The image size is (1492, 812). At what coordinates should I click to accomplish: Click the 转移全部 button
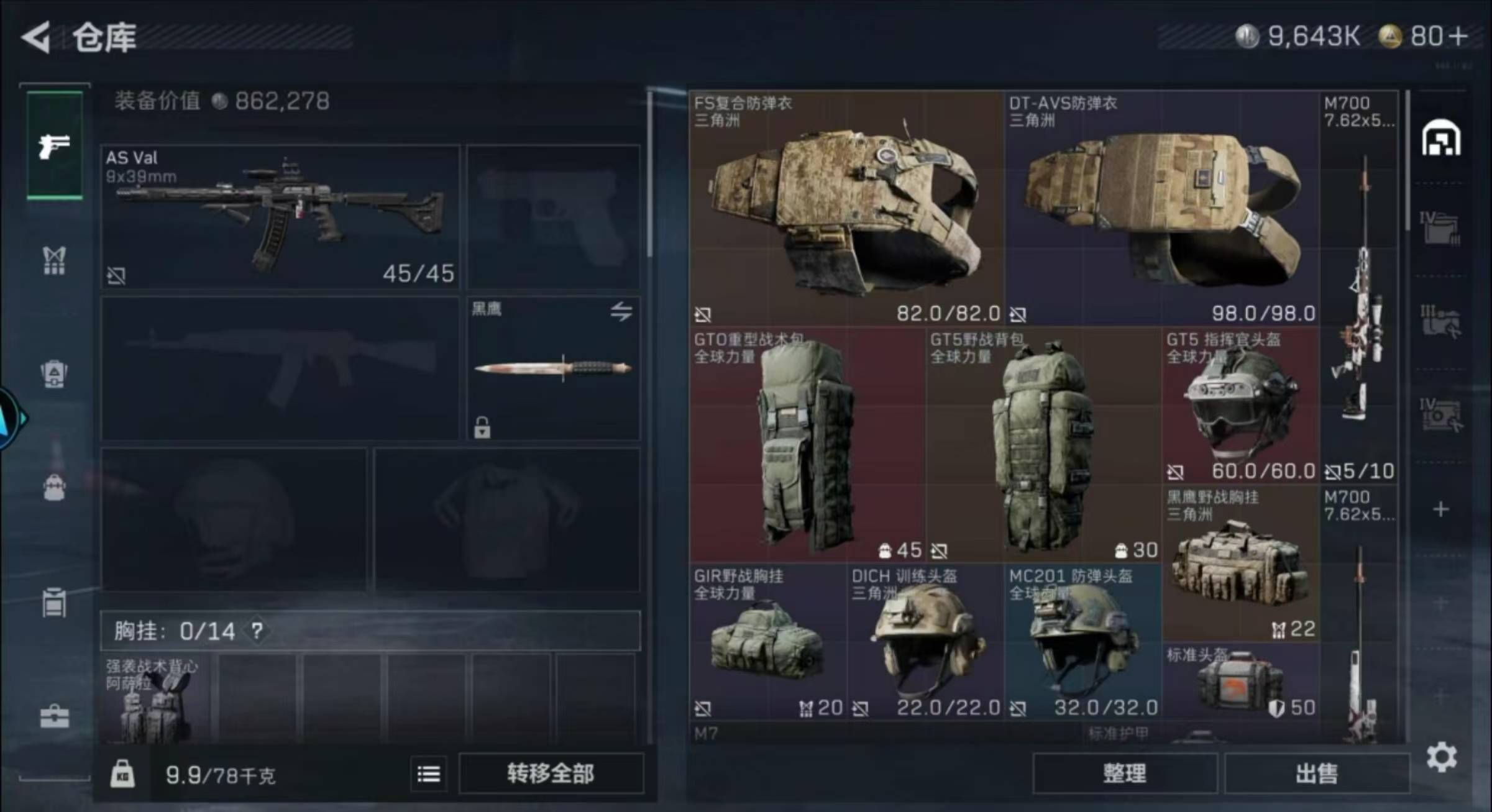tap(551, 773)
